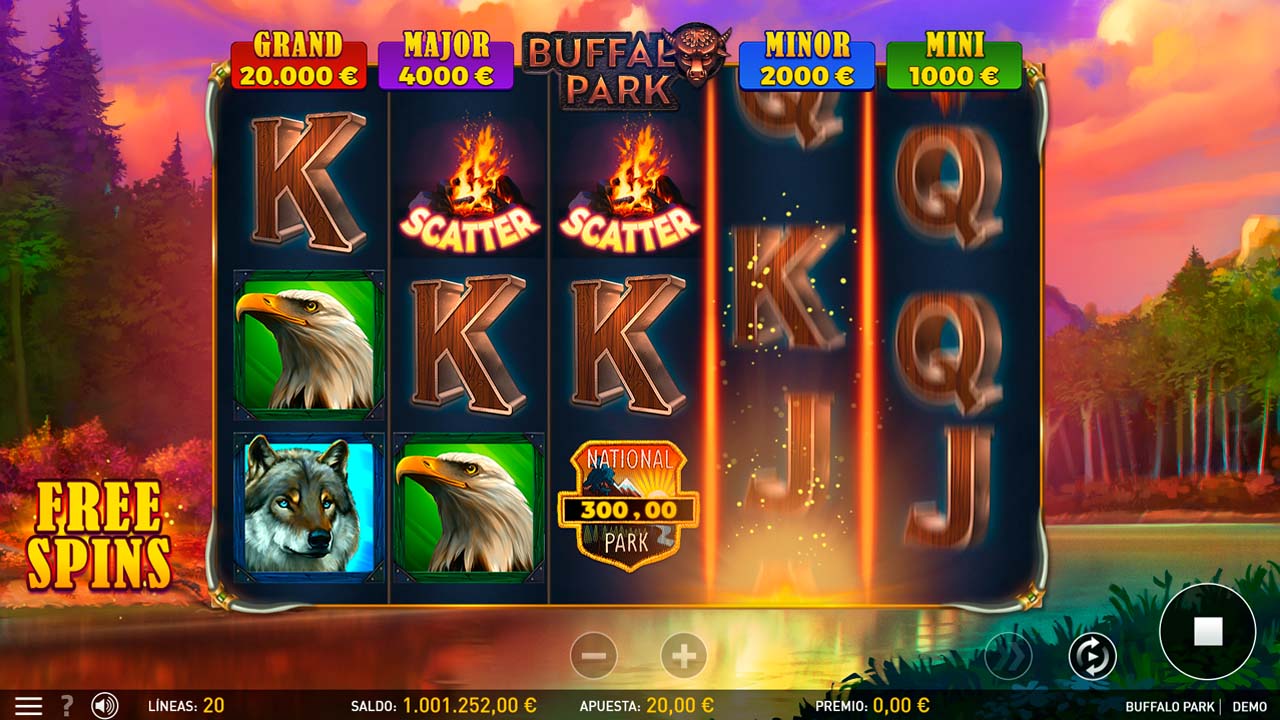The height and width of the screenshot is (720, 1280).
Task: Open the hamburger menu
Action: pyautogui.click(x=28, y=705)
